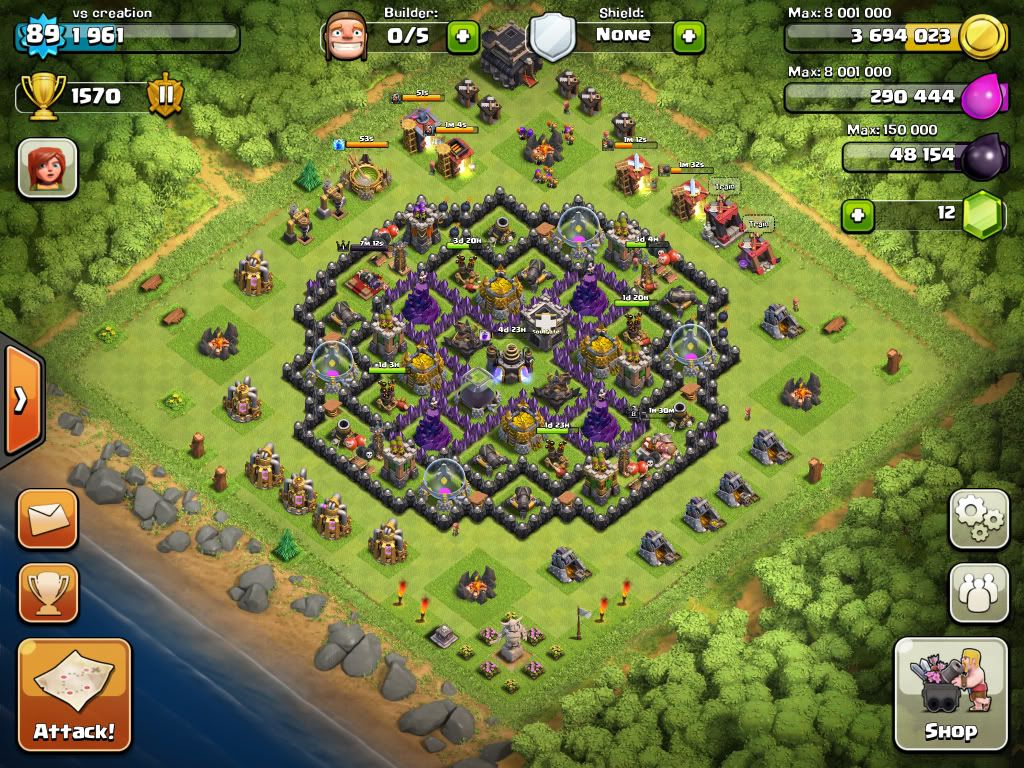1024x768 pixels.
Task: Open the red-haired character portrait
Action: pos(47,167)
